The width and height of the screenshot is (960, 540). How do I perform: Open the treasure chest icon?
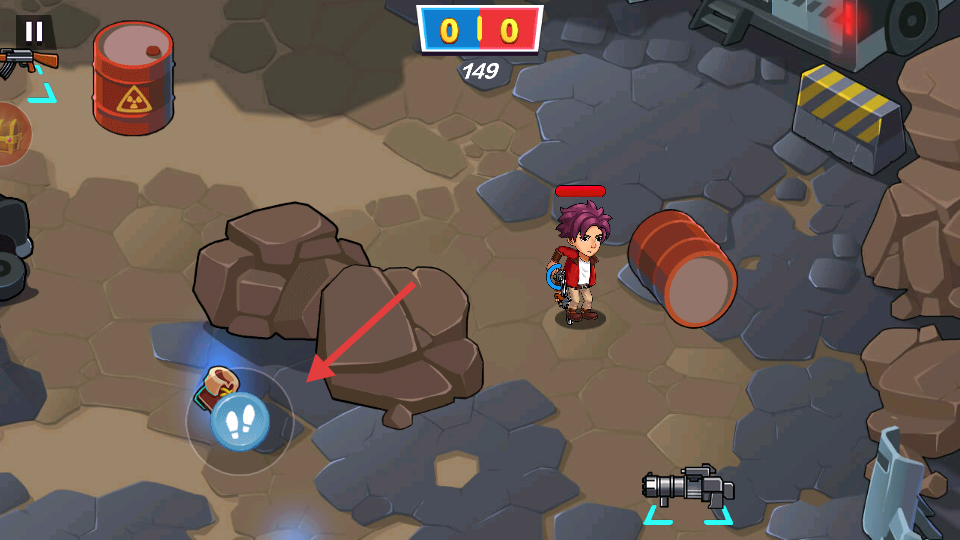[12, 135]
